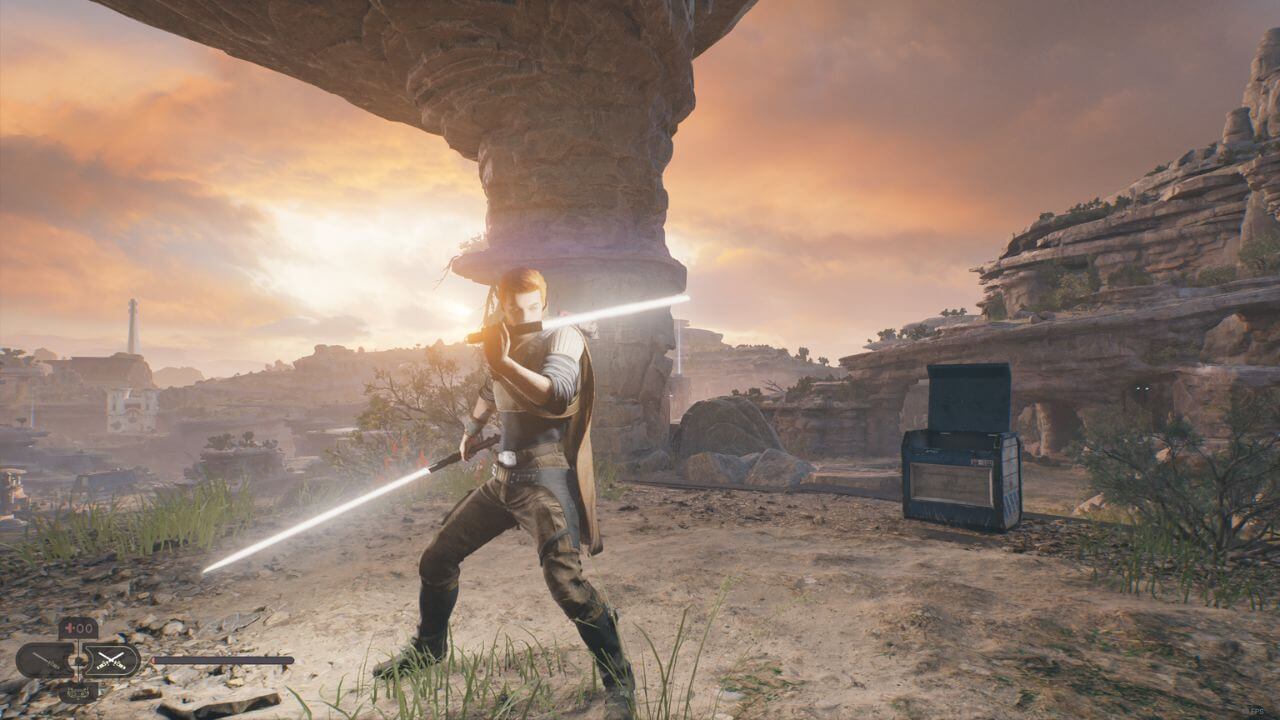
Task: Select the single-blade lightsaber stance icon
Action: (44, 660)
